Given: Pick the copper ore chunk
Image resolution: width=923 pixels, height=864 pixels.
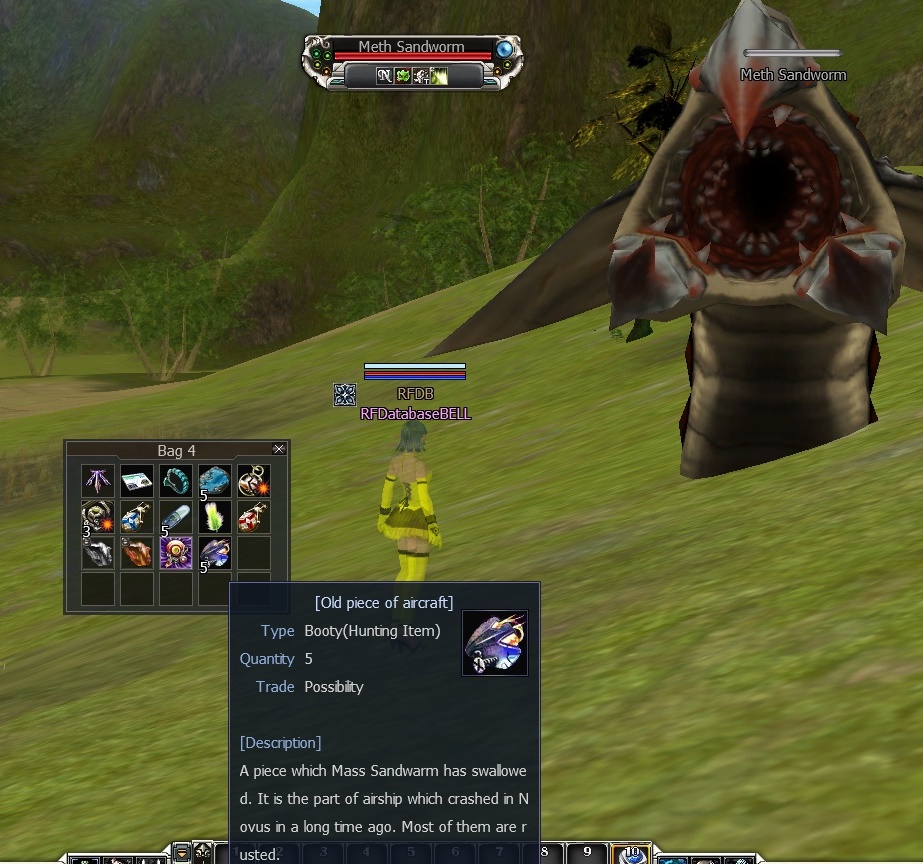Looking at the screenshot, I should [x=137, y=553].
